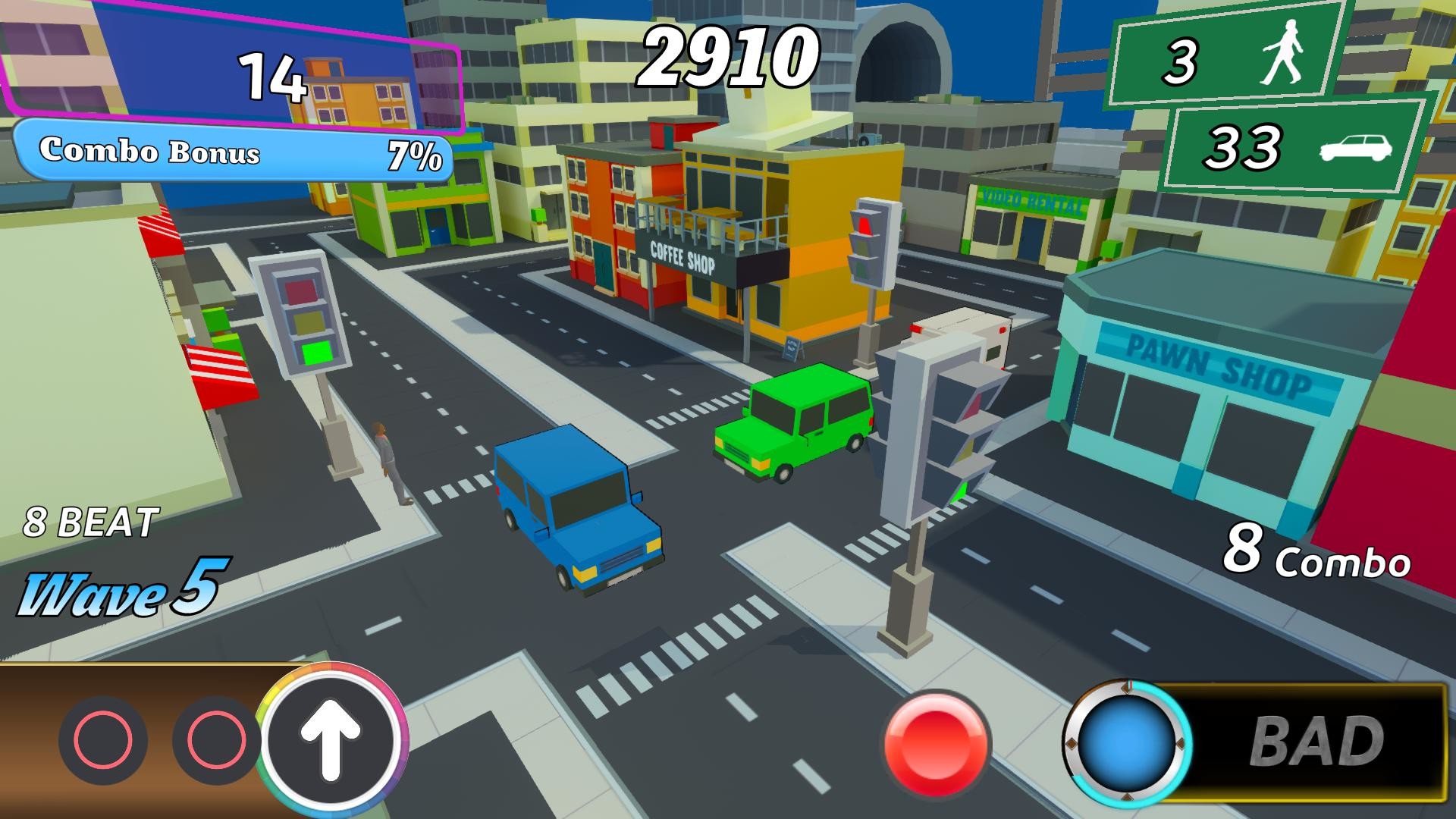Expand the purple counter panel showing 14
The width and height of the screenshot is (1456, 819).
tap(273, 76)
